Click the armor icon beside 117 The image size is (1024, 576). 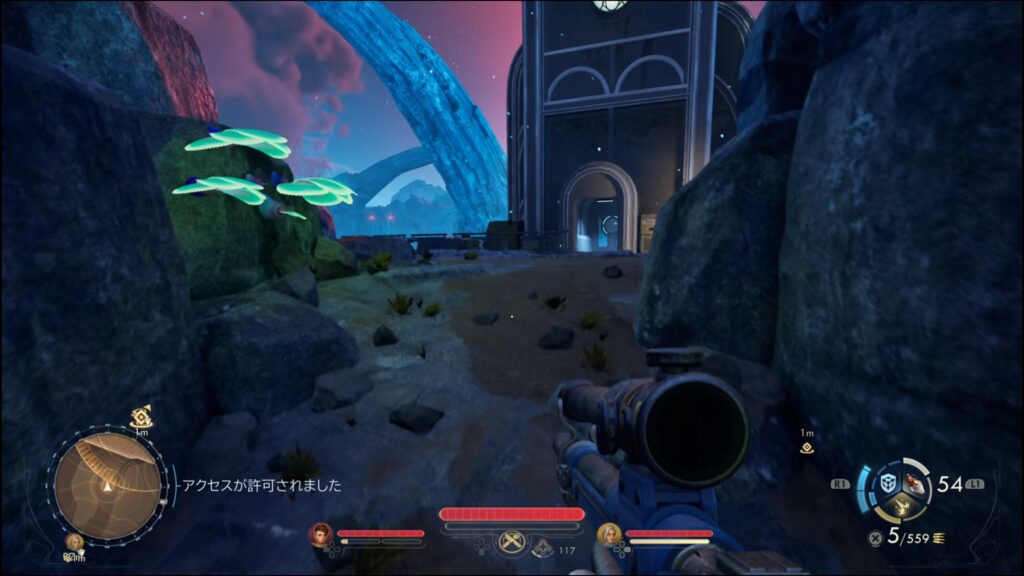543,547
